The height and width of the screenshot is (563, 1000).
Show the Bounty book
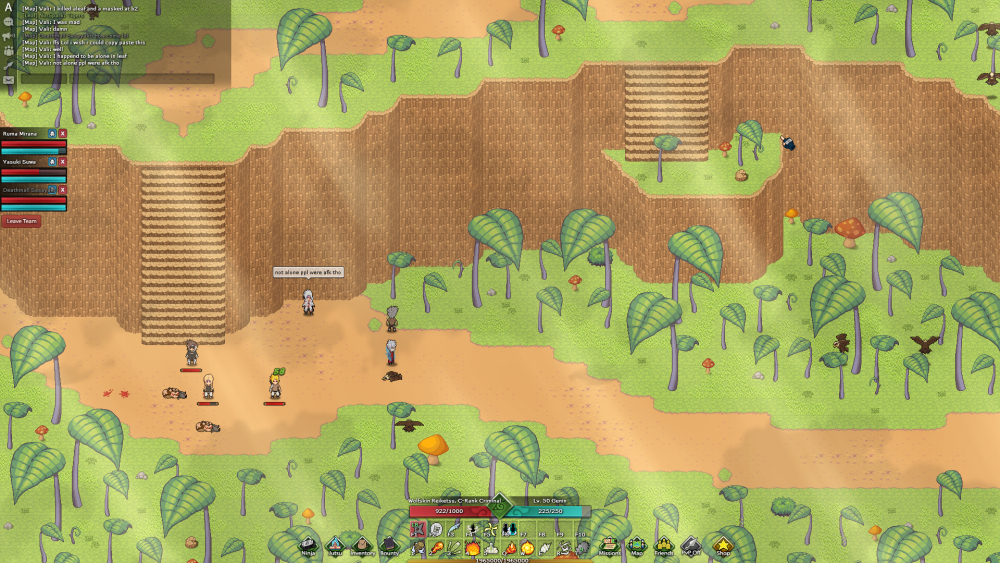388,545
